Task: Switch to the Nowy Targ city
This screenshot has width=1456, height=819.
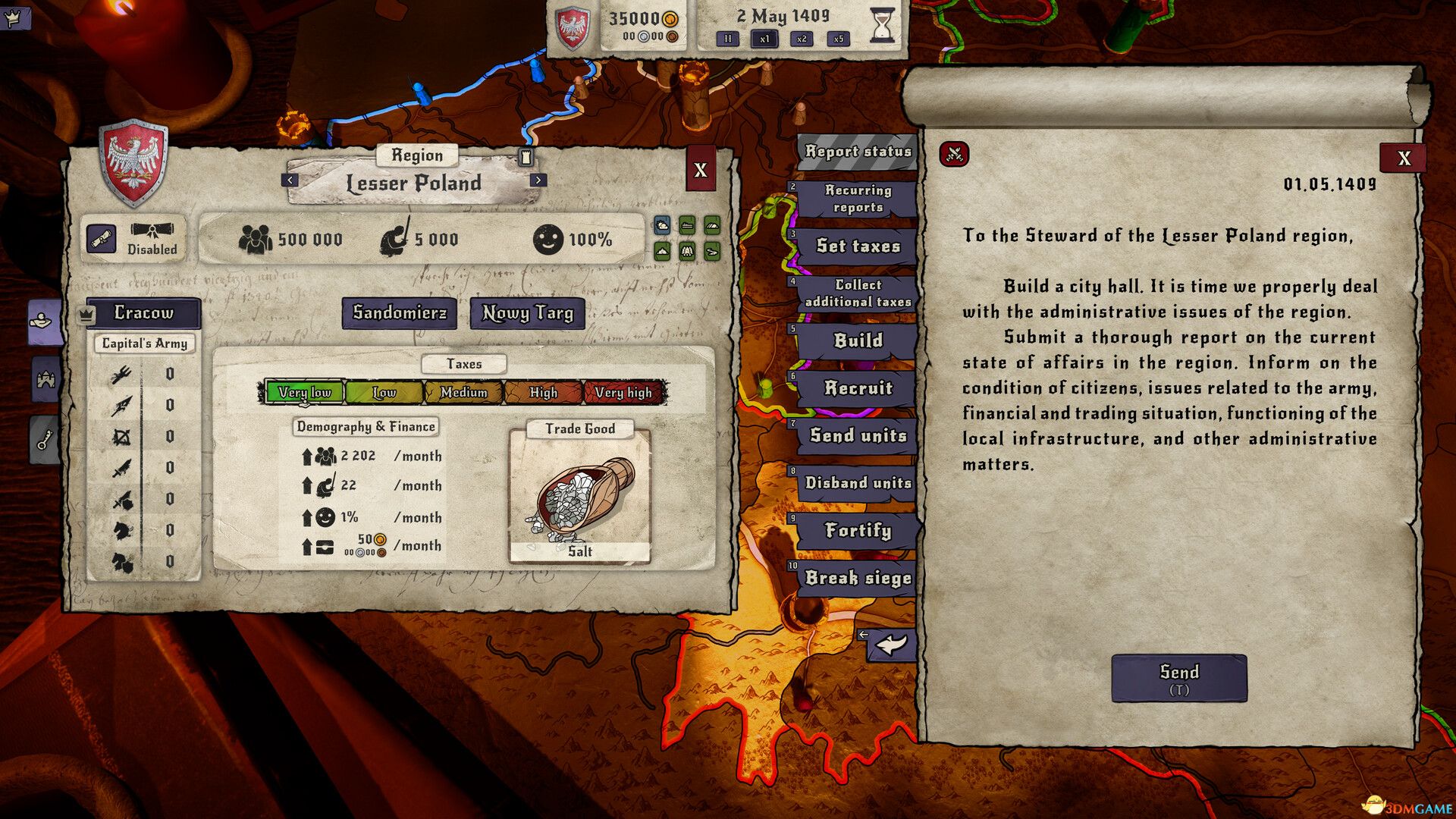Action: point(528,312)
